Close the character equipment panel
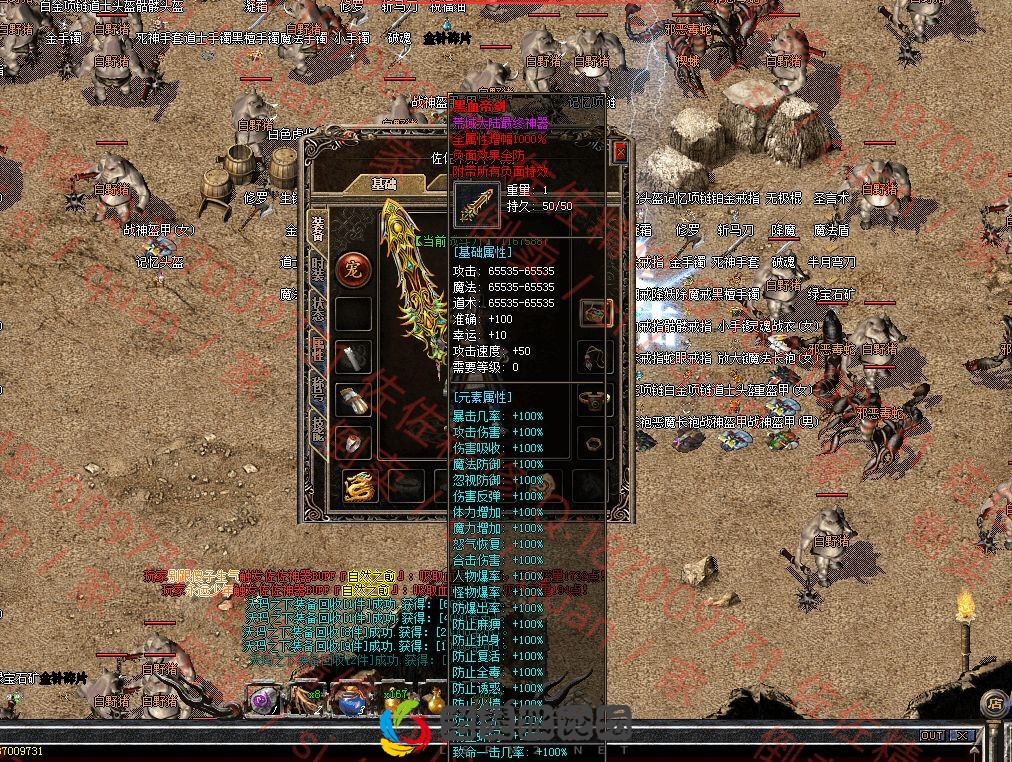The width and height of the screenshot is (1012, 762). (620, 153)
